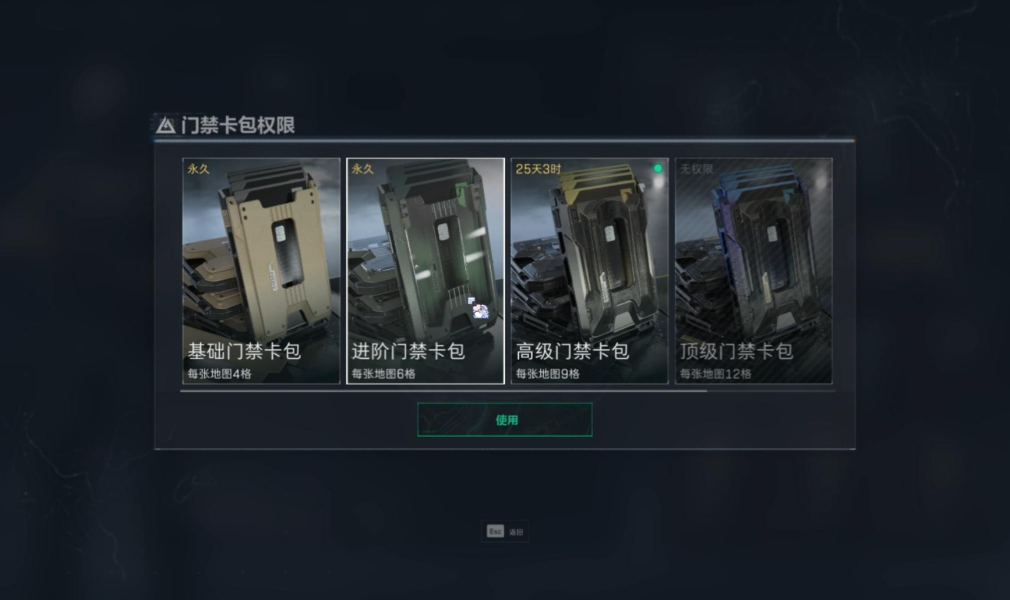Select the locked 顶级门禁卡包 card
This screenshot has height=600, width=1010.
point(753,270)
